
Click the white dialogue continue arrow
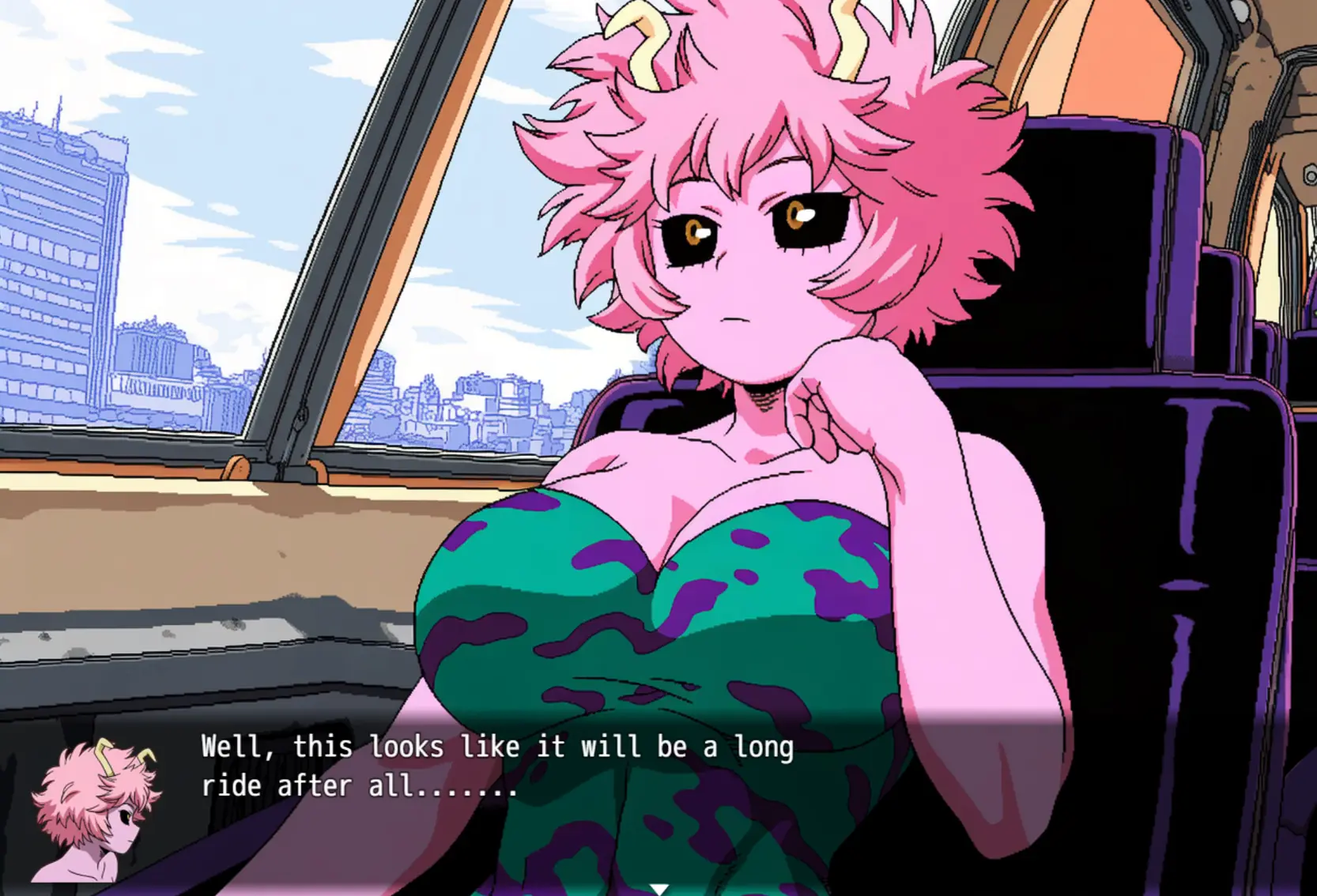(x=658, y=889)
